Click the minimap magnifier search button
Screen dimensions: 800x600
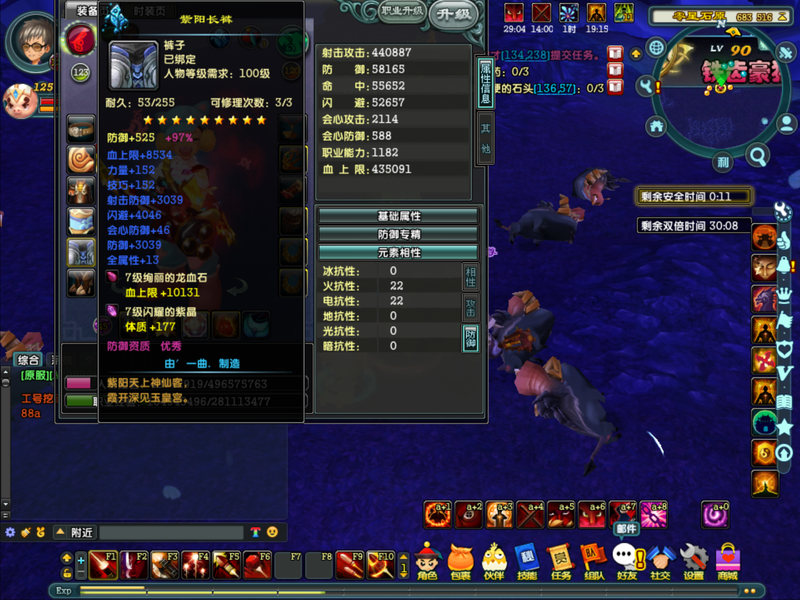[x=758, y=156]
